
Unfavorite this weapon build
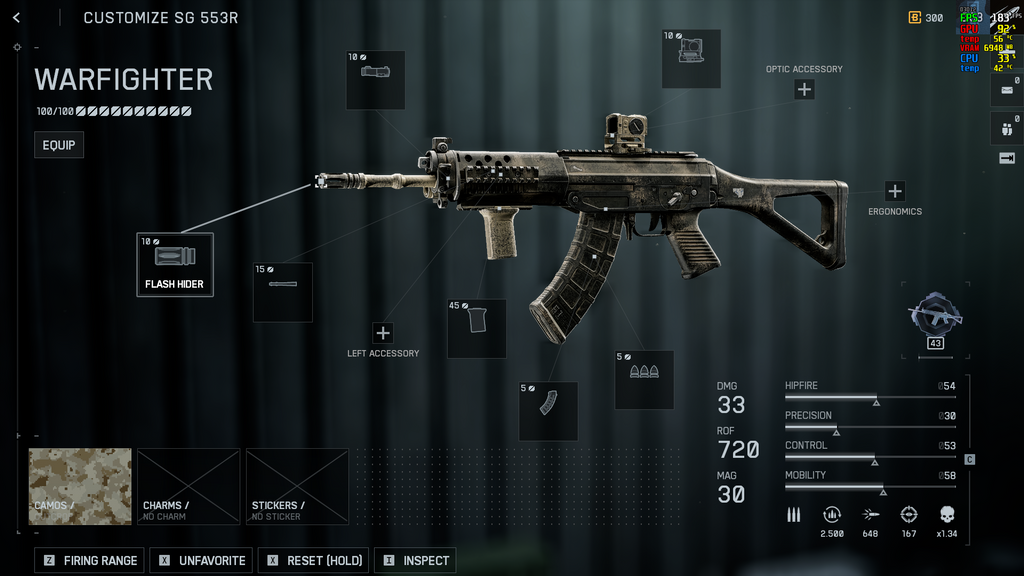(x=201, y=560)
